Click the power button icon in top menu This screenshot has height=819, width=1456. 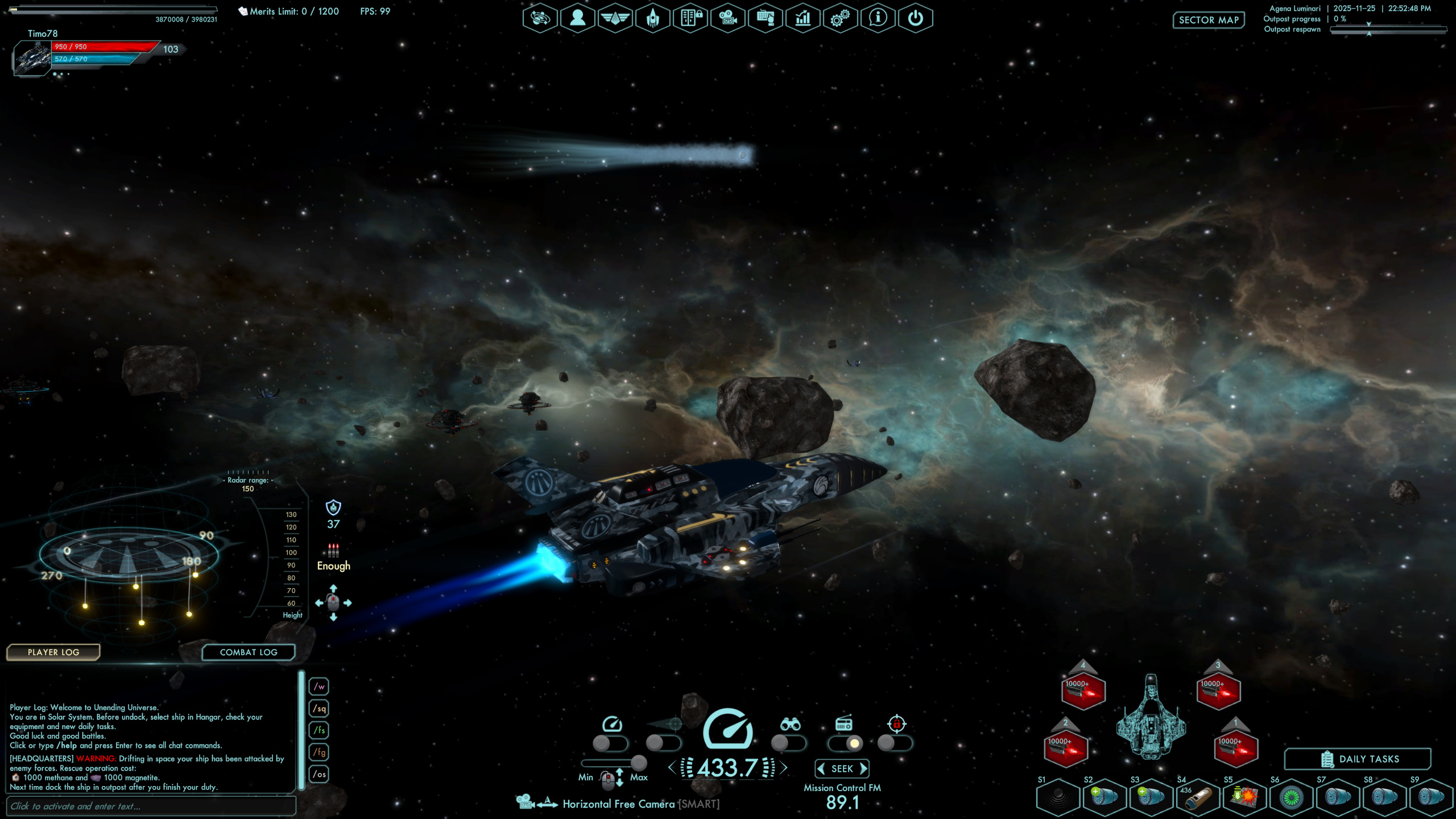click(915, 18)
